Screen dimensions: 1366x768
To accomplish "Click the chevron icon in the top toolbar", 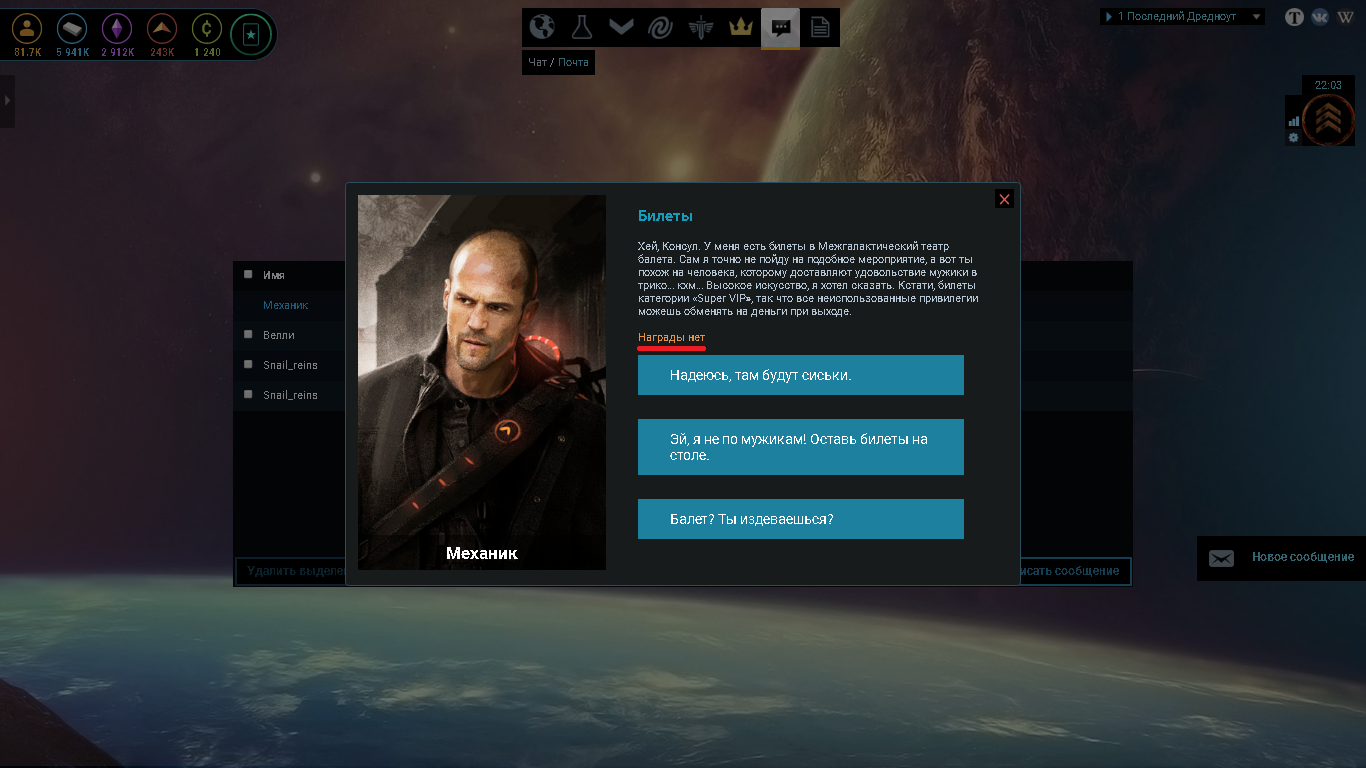I will point(621,27).
